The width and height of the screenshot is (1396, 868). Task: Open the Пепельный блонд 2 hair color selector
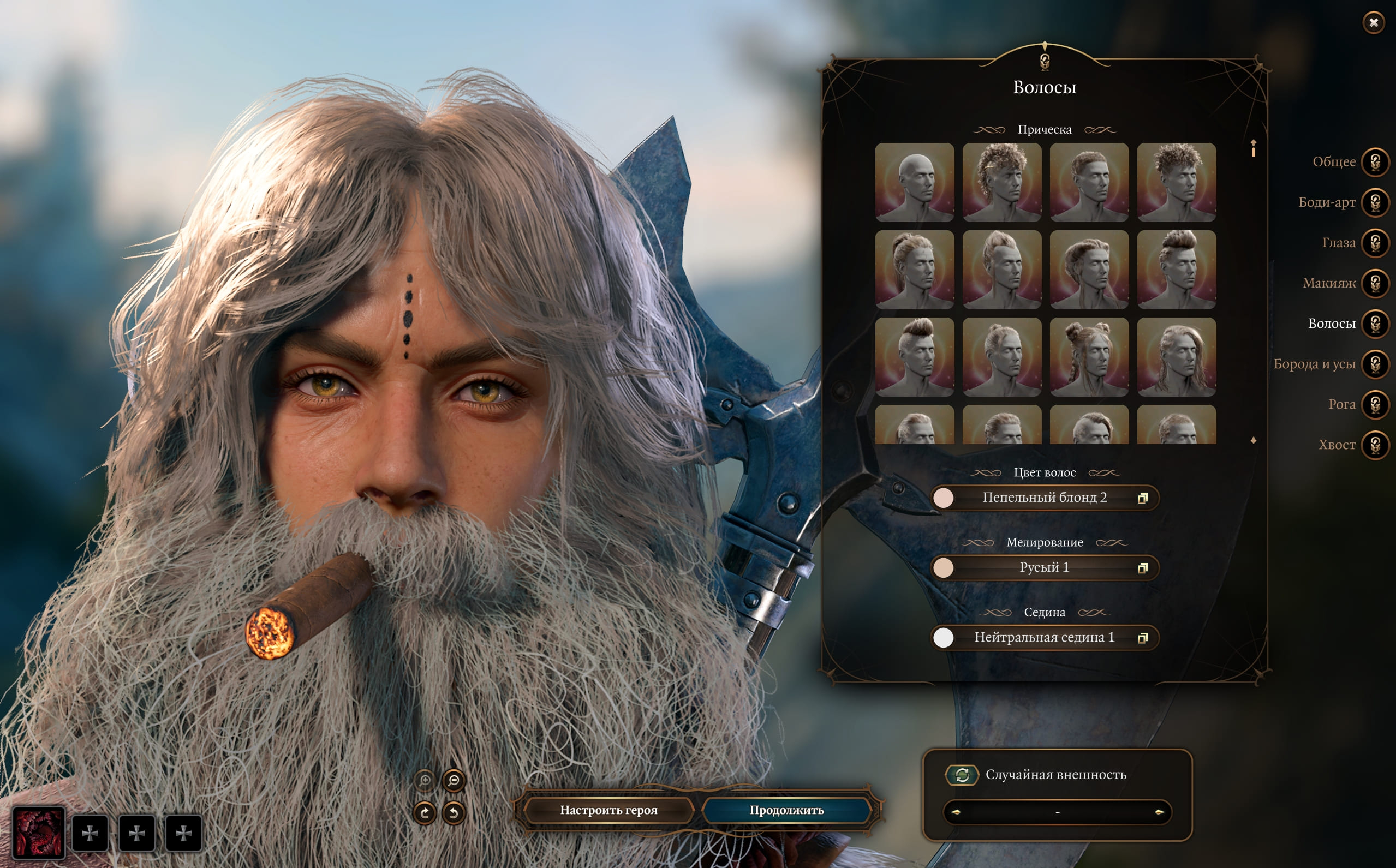pyautogui.click(x=1044, y=498)
